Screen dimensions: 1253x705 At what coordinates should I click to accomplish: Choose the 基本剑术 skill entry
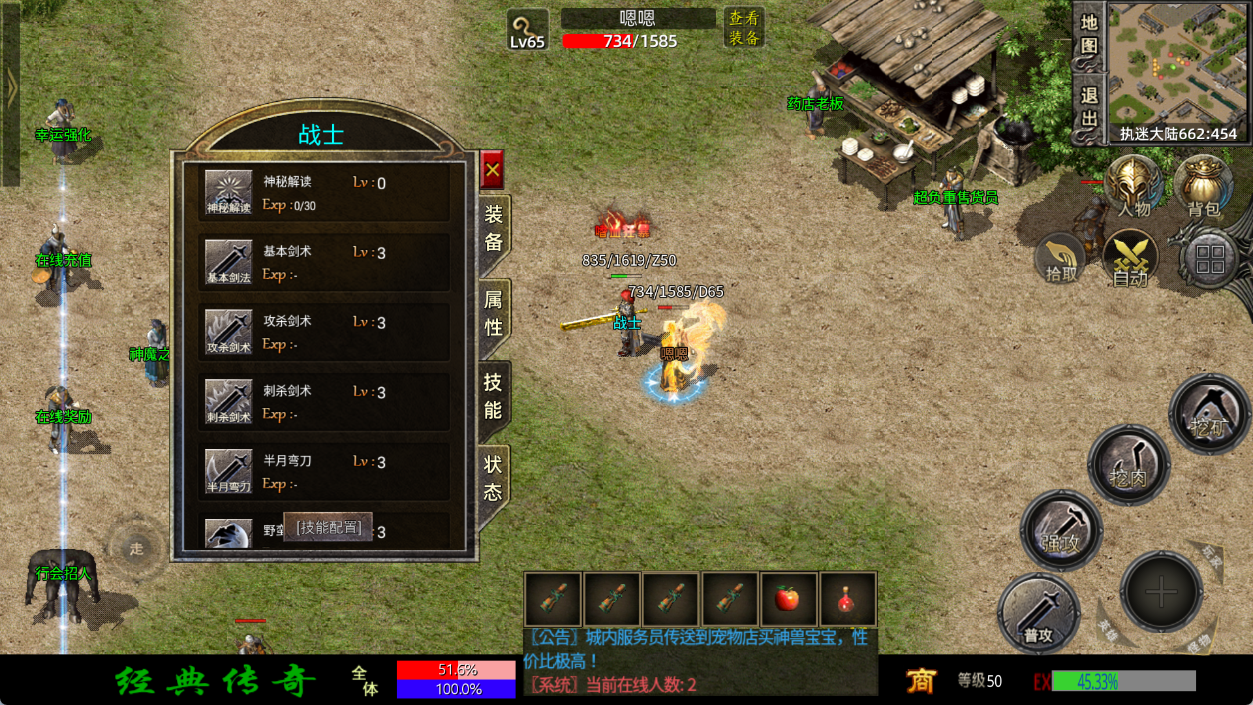click(x=323, y=263)
